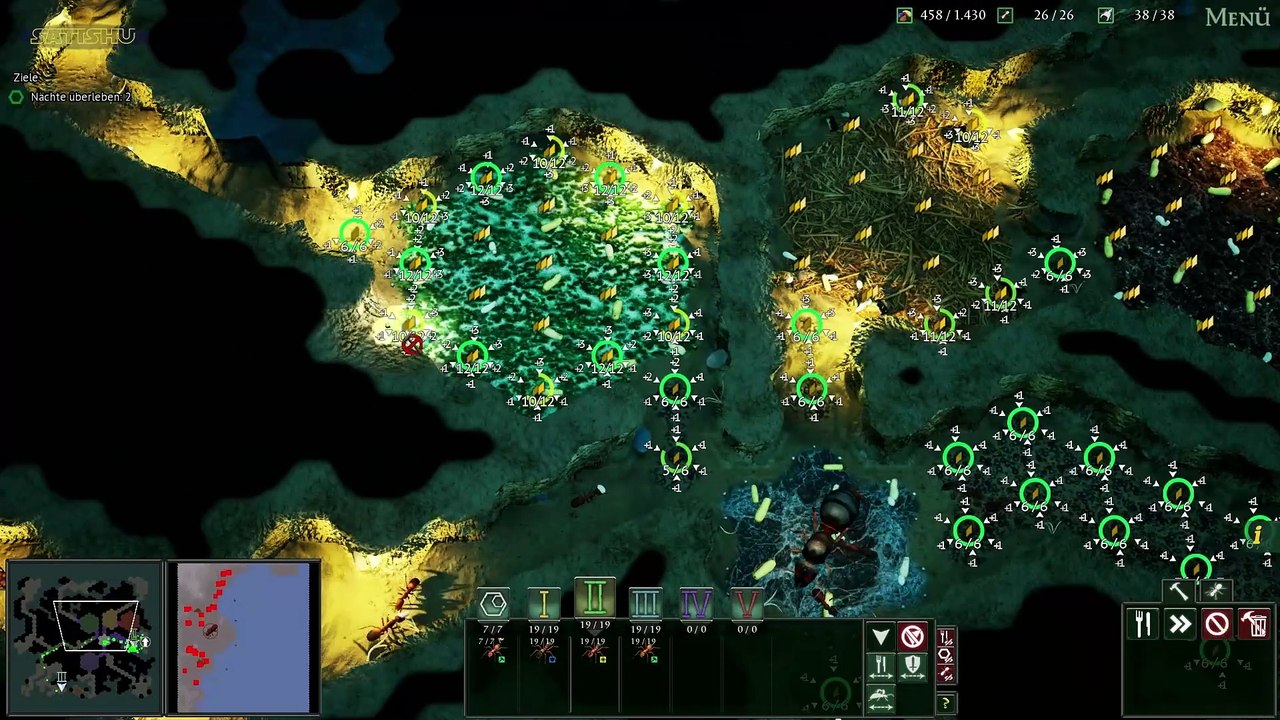Choose the hammer and trash demolish tool
This screenshot has width=1280, height=720.
[x=1254, y=624]
